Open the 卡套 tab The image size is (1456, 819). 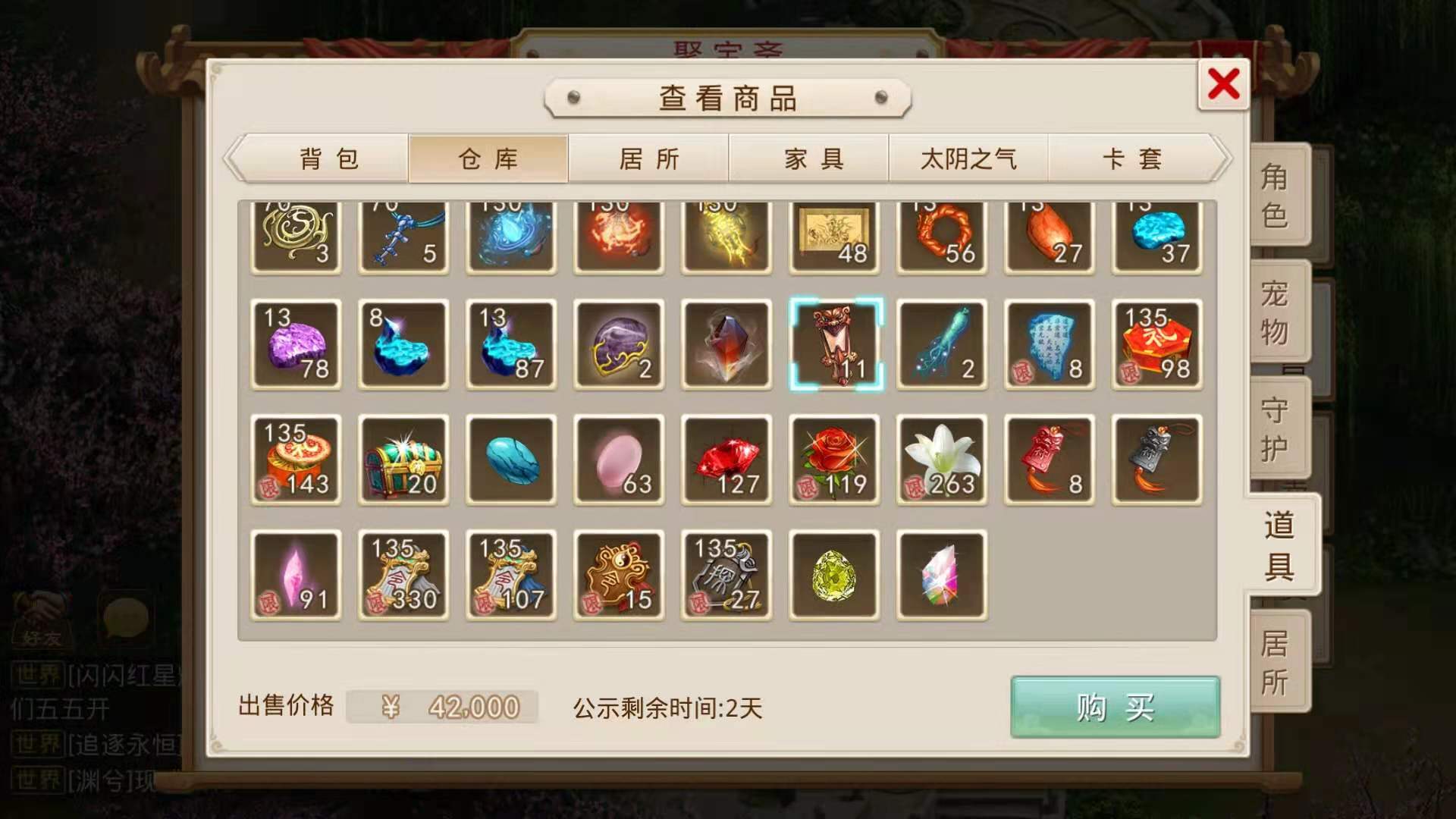tap(1129, 158)
